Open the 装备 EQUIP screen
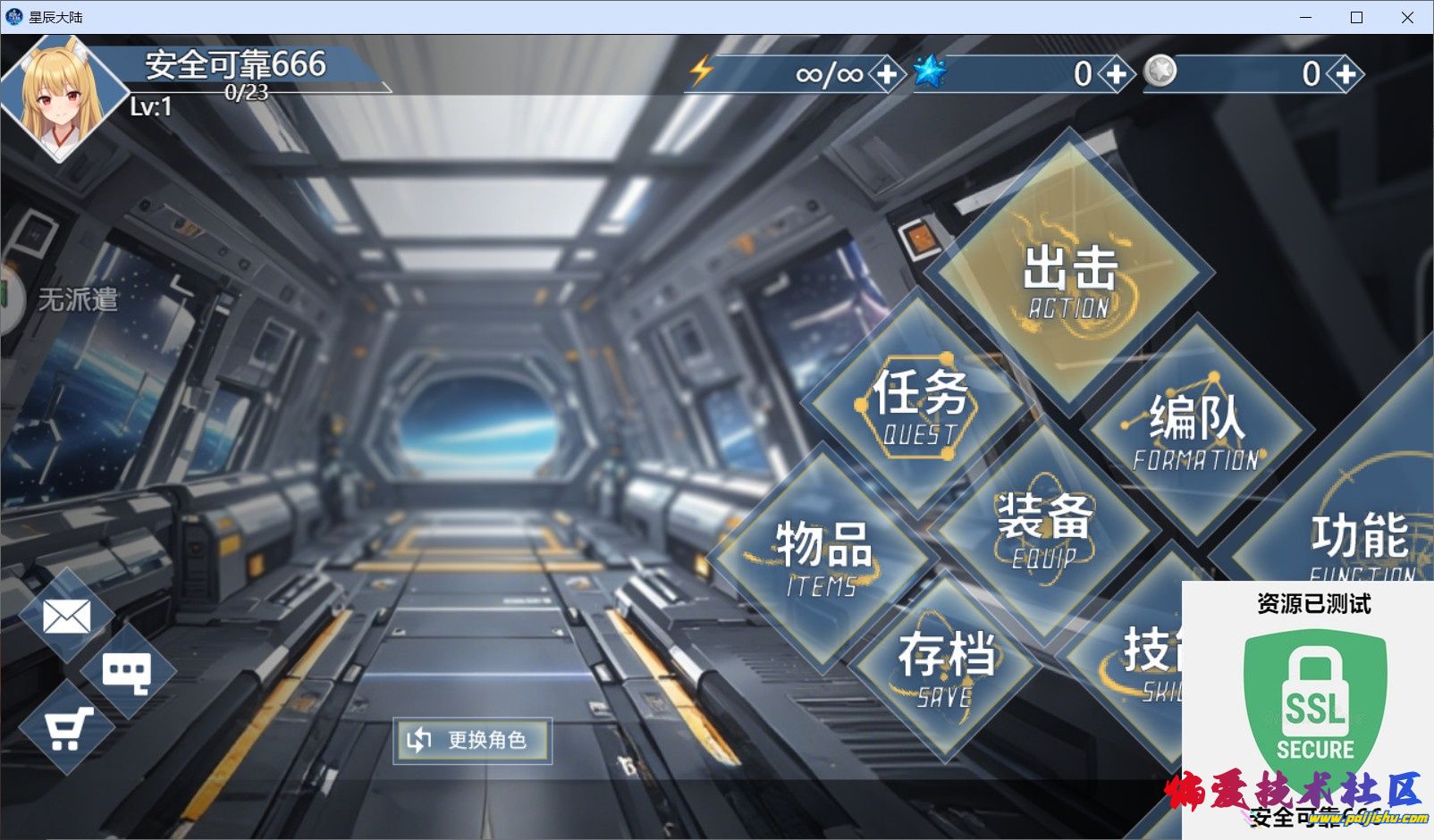This screenshot has height=840, width=1434. [x=1043, y=530]
